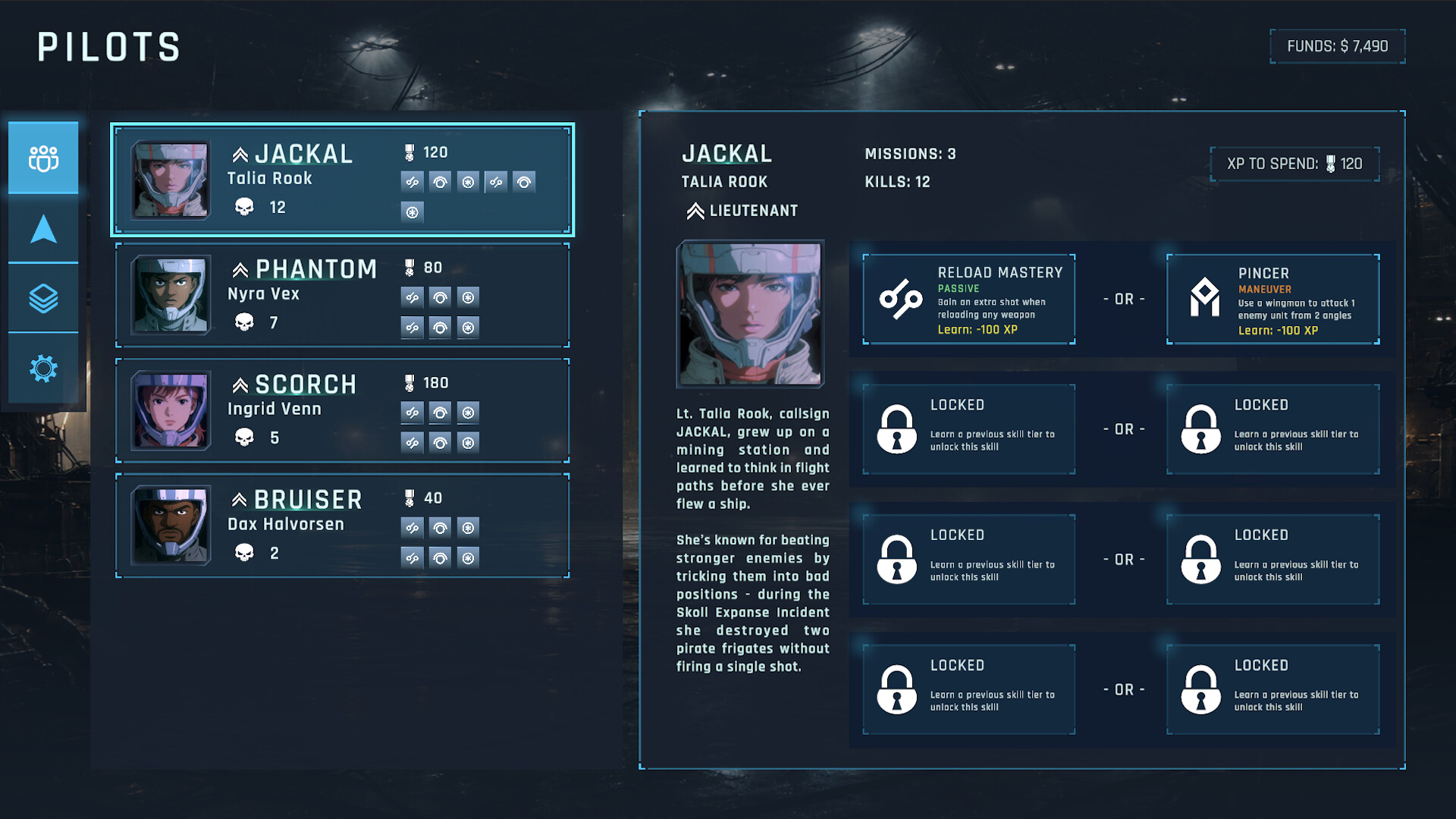Open the layers-style inventory sidebar icon
Screen dimensions: 1456x819
click(x=43, y=300)
